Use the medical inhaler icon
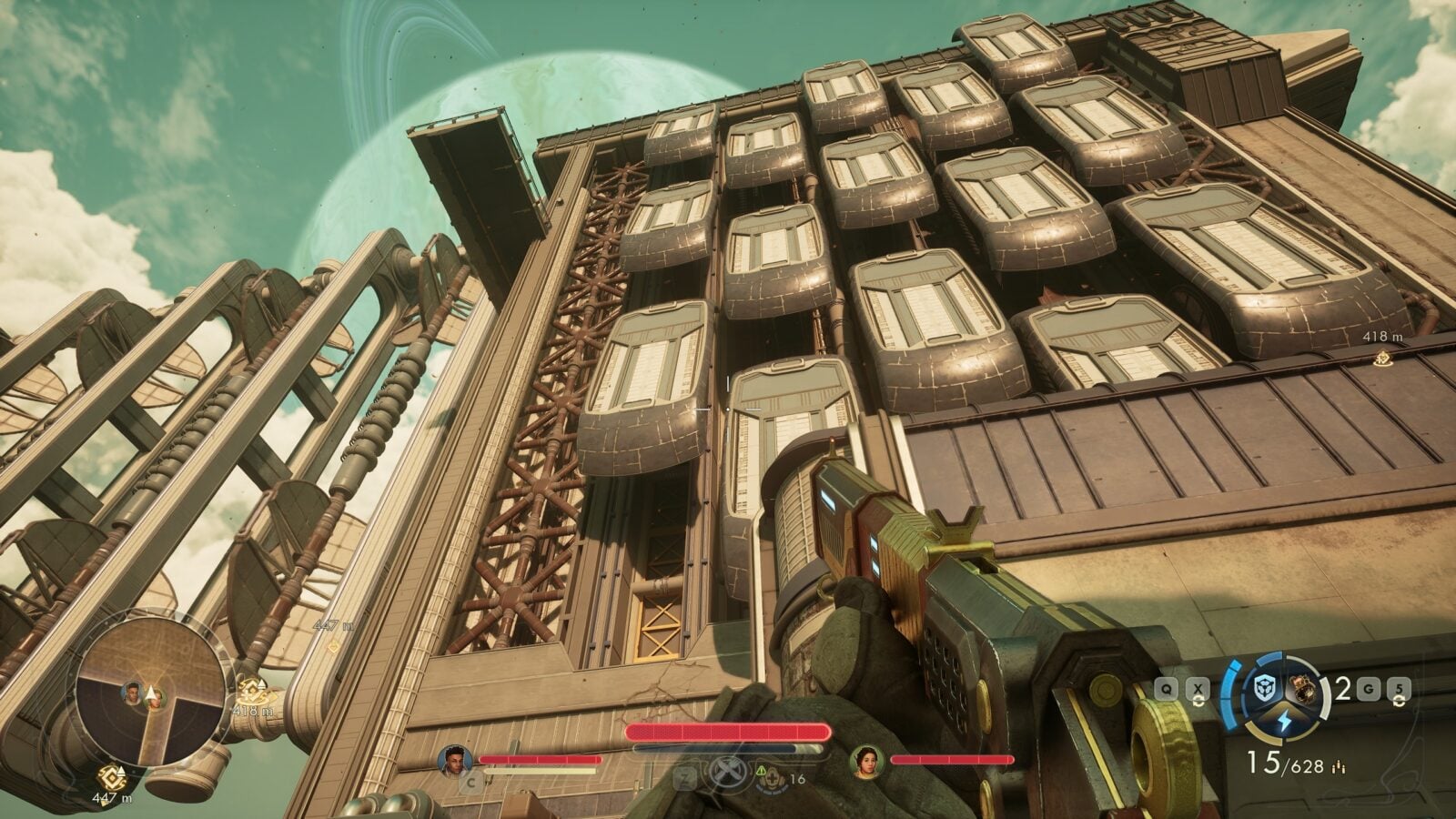Screen dimensions: 1456x819 (x=773, y=779)
